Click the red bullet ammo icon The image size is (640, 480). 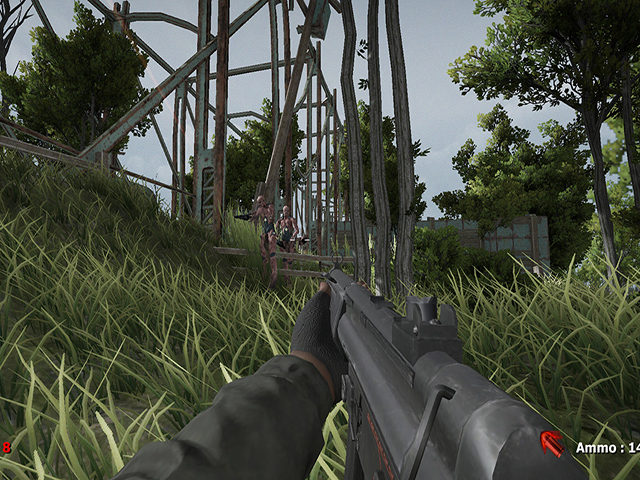[x=552, y=444]
